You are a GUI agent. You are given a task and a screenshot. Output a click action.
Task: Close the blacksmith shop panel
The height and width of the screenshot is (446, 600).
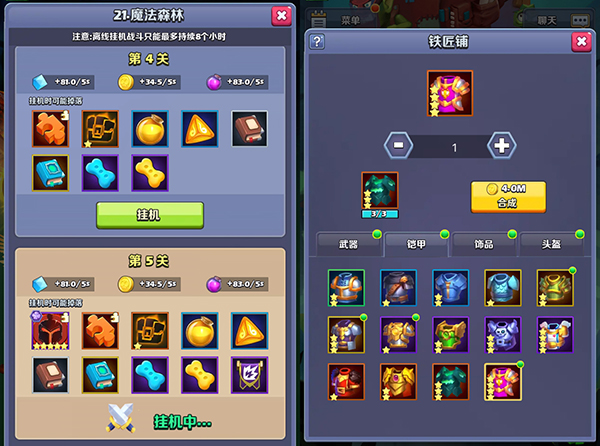coord(580,41)
